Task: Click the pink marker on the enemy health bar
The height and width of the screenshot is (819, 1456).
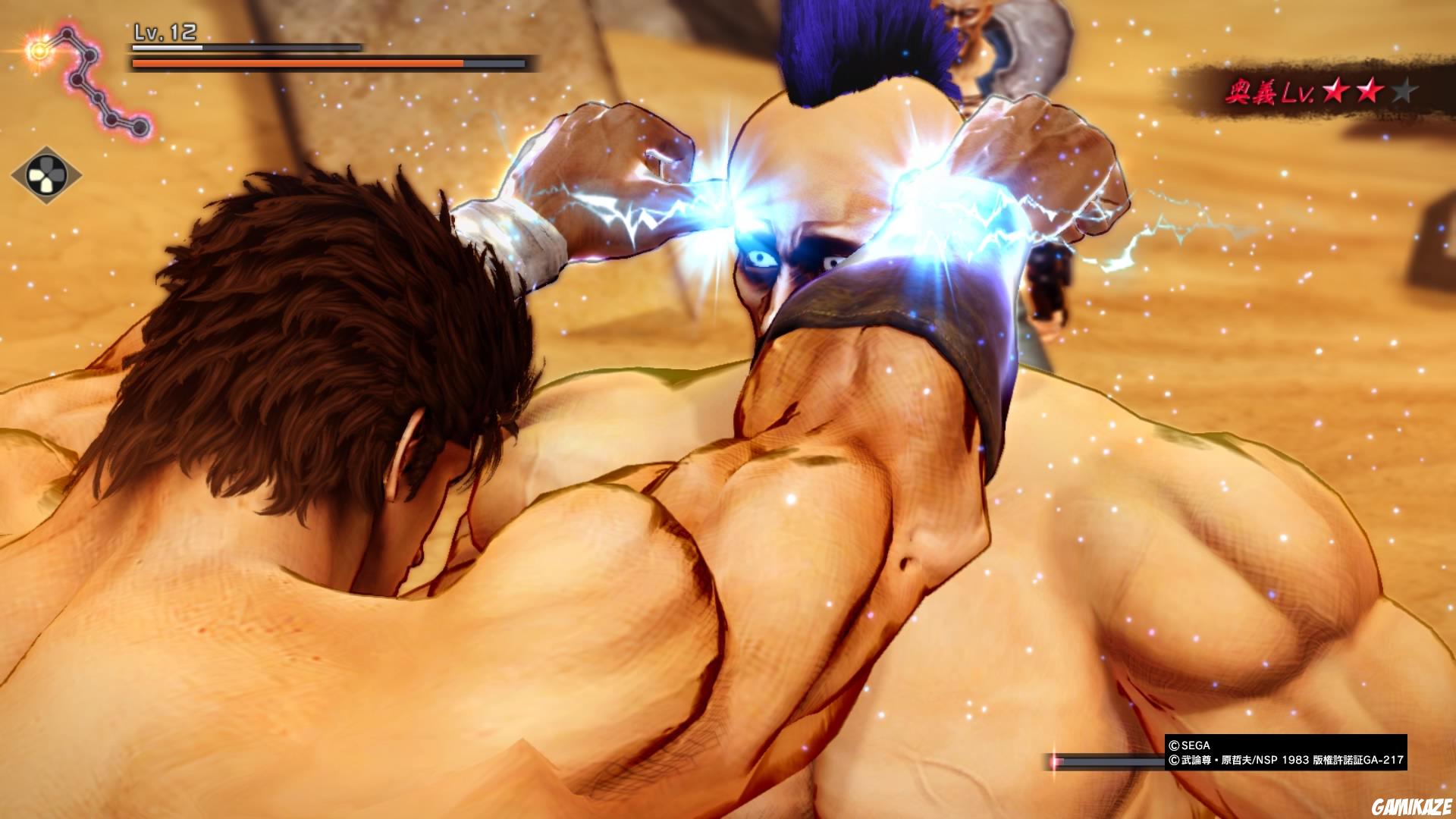Action: (1056, 761)
